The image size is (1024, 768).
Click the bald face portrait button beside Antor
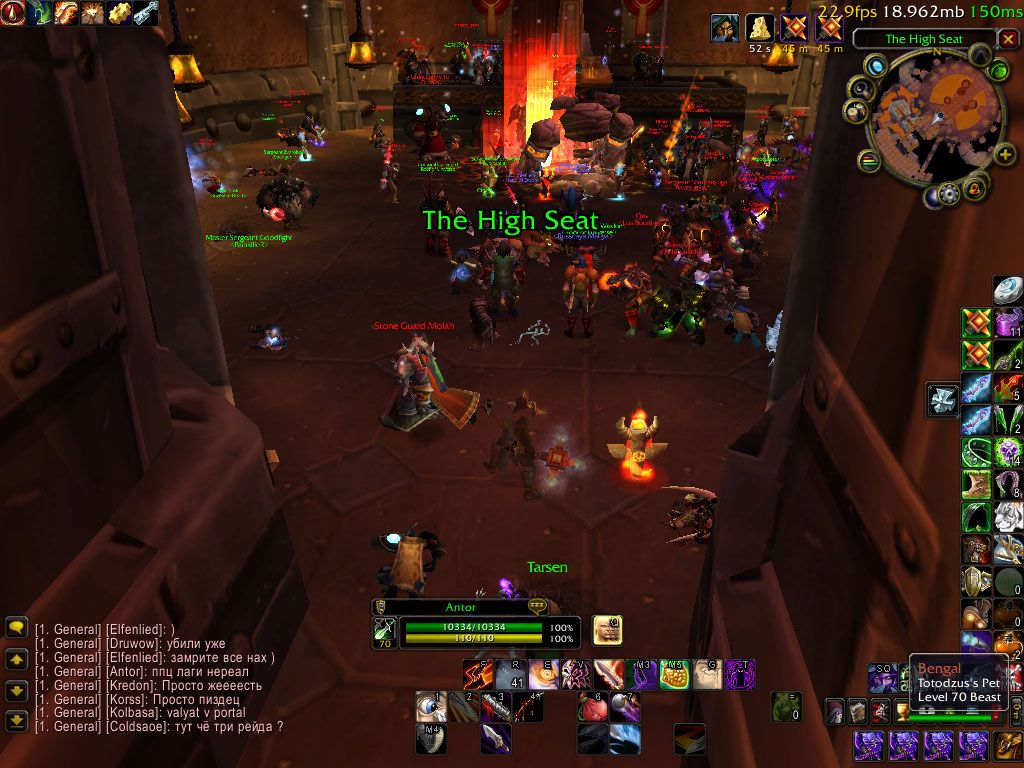[x=607, y=629]
